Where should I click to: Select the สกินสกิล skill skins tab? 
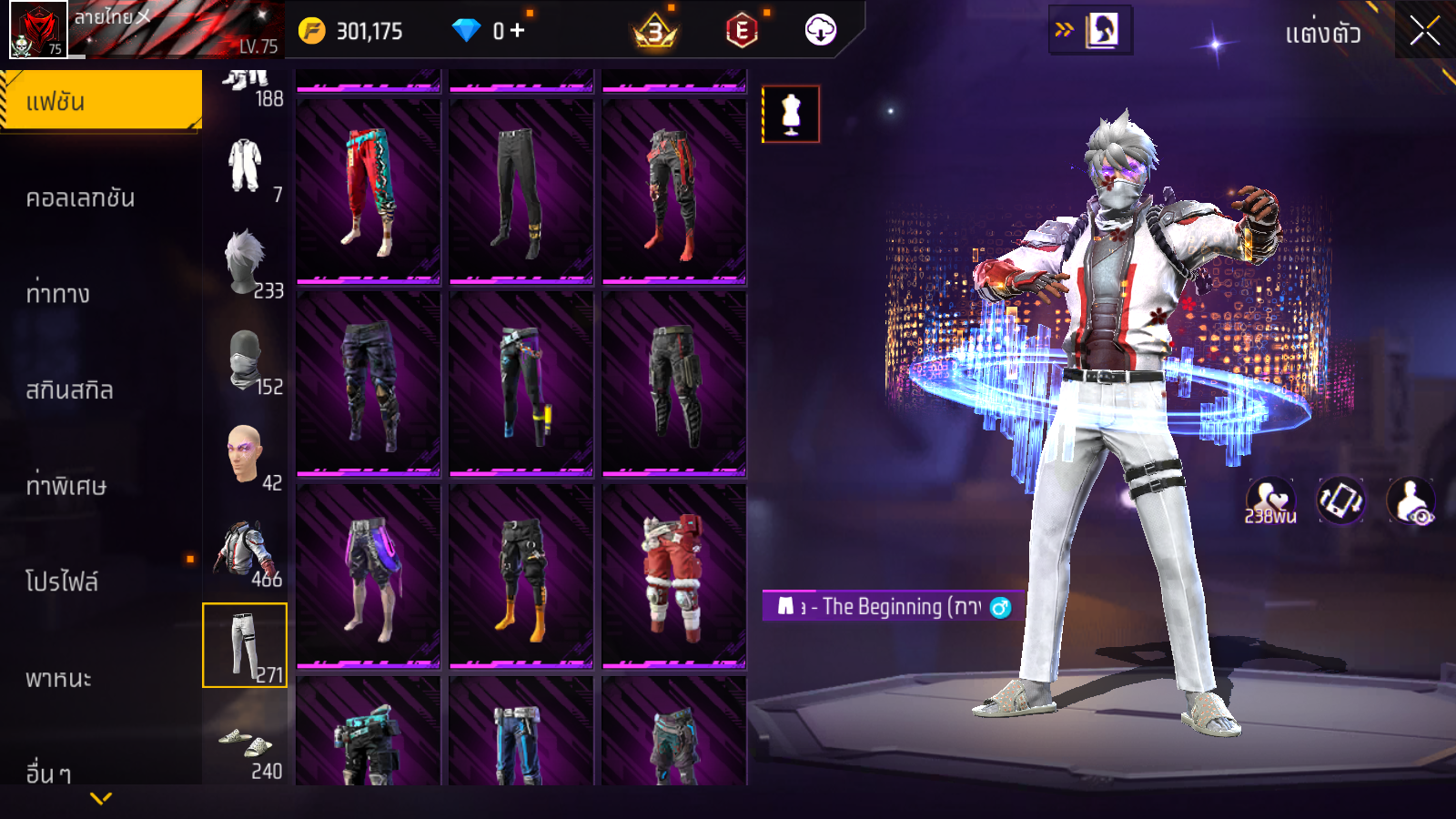[x=69, y=390]
